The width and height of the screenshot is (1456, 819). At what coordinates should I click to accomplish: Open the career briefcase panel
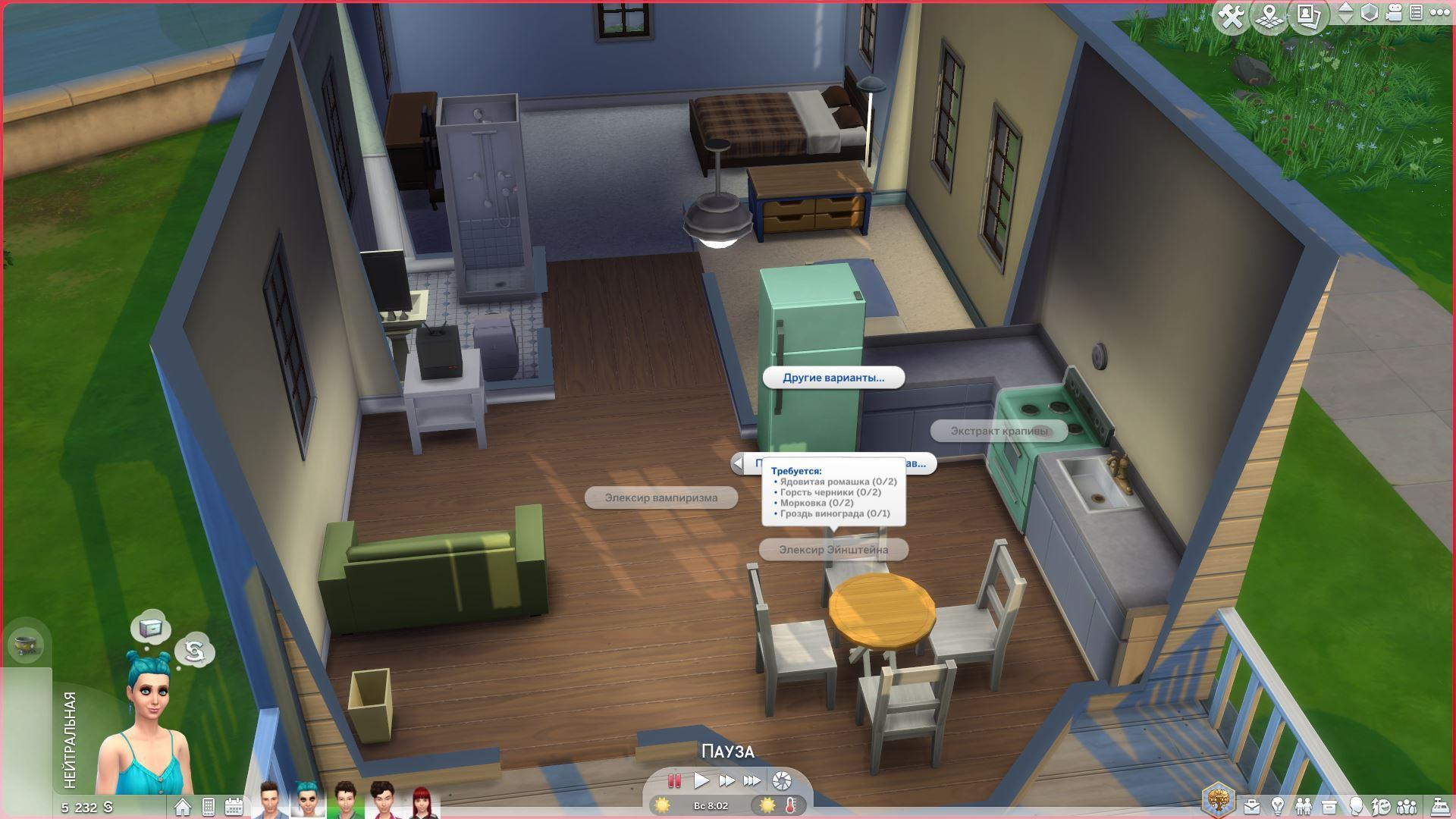pyautogui.click(x=1252, y=806)
